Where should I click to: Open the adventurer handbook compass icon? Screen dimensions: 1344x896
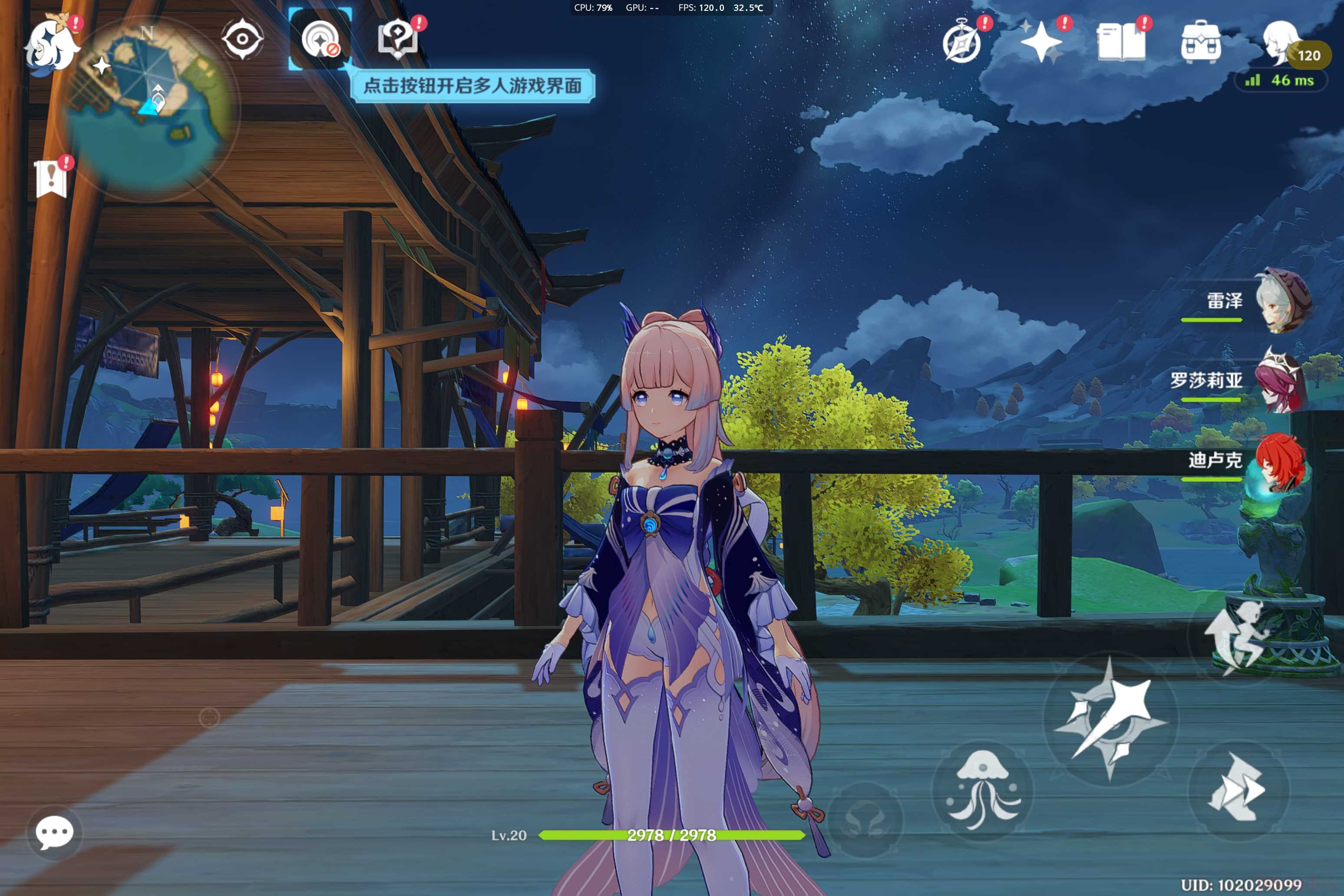[962, 42]
